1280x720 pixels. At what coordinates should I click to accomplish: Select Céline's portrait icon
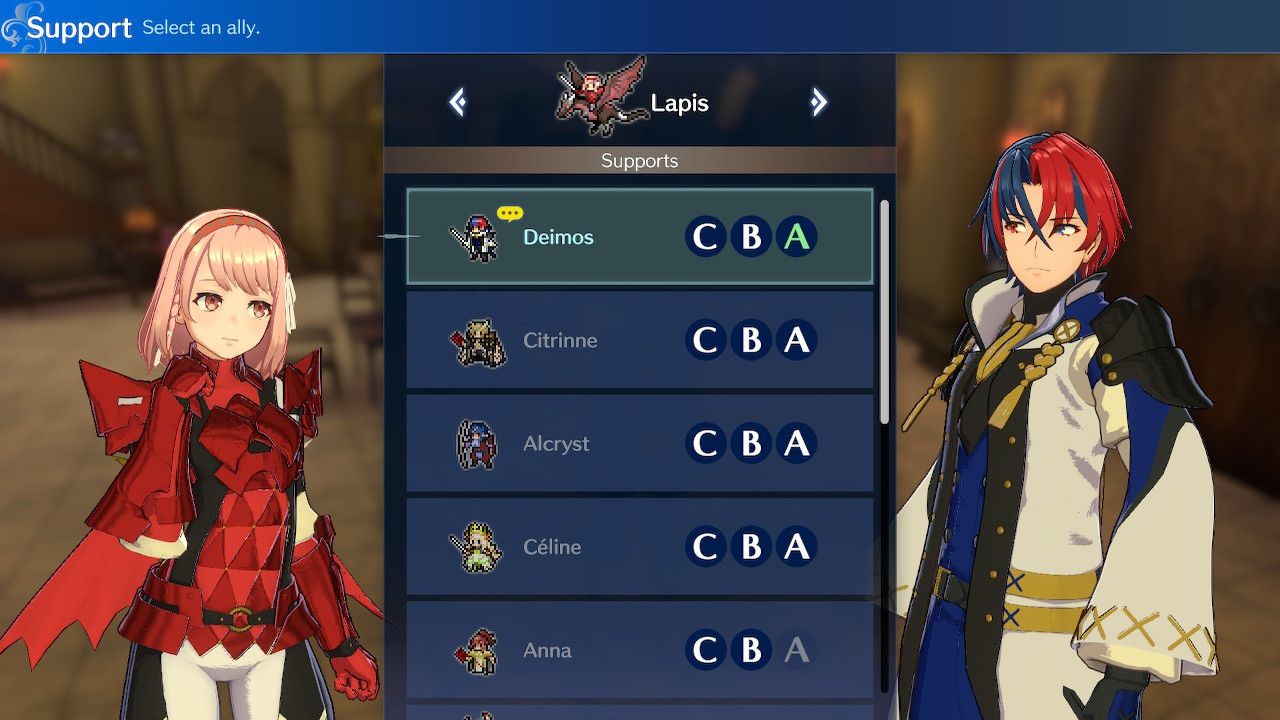click(x=478, y=547)
